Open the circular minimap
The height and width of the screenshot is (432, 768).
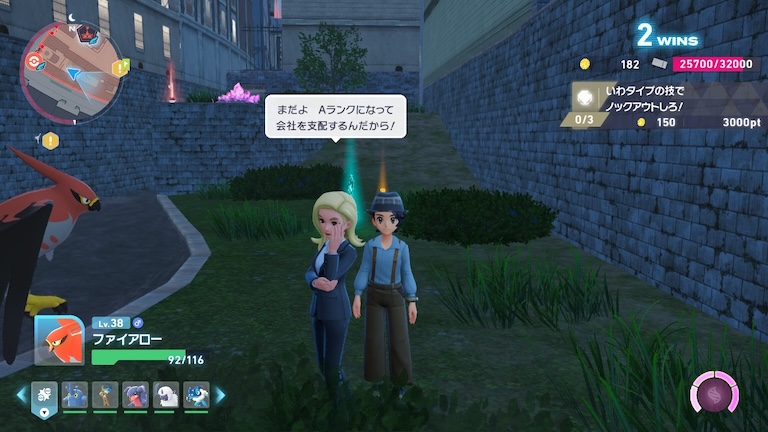coord(71,69)
